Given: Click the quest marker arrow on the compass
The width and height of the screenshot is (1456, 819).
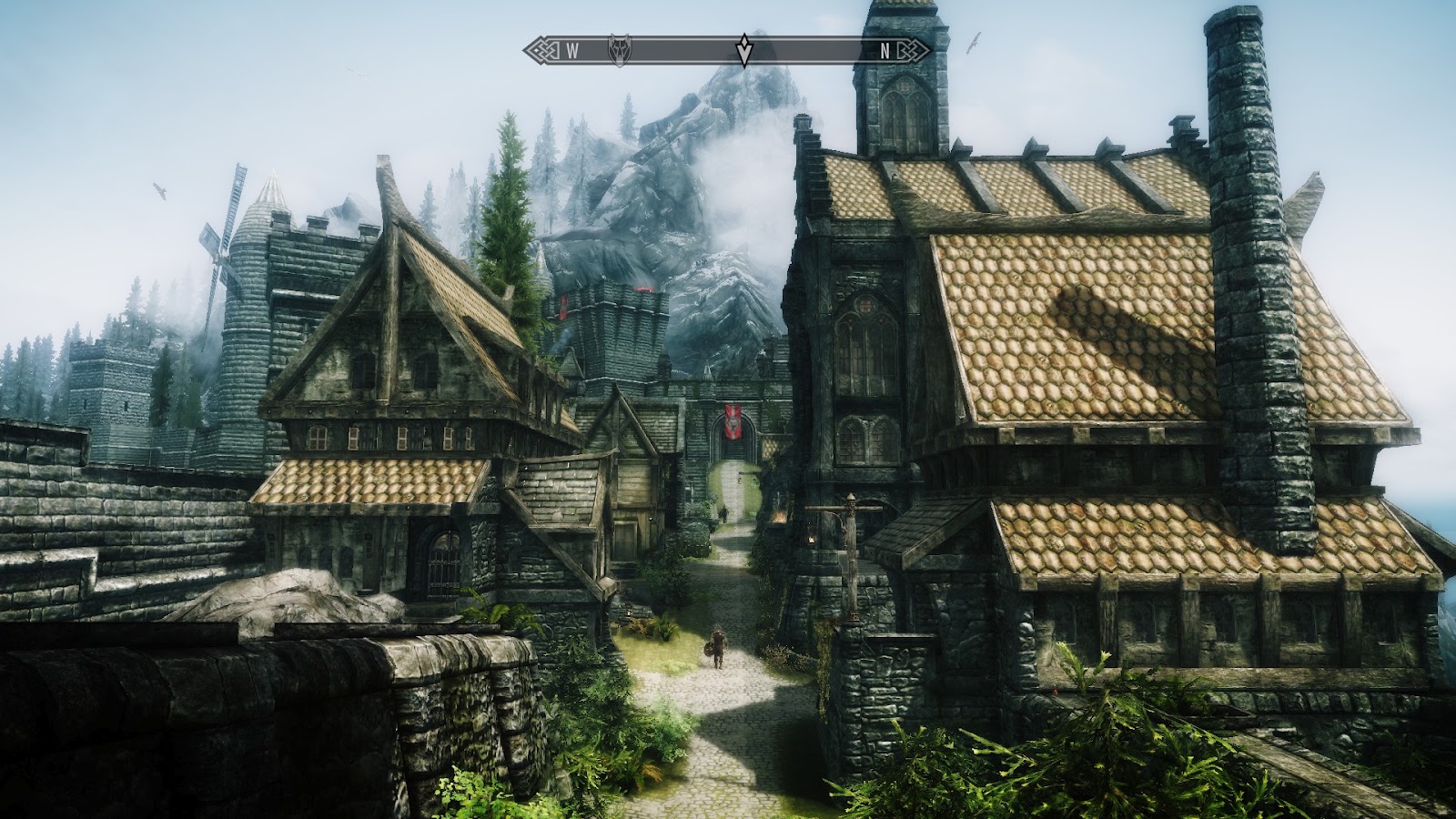Looking at the screenshot, I should (x=743, y=47).
